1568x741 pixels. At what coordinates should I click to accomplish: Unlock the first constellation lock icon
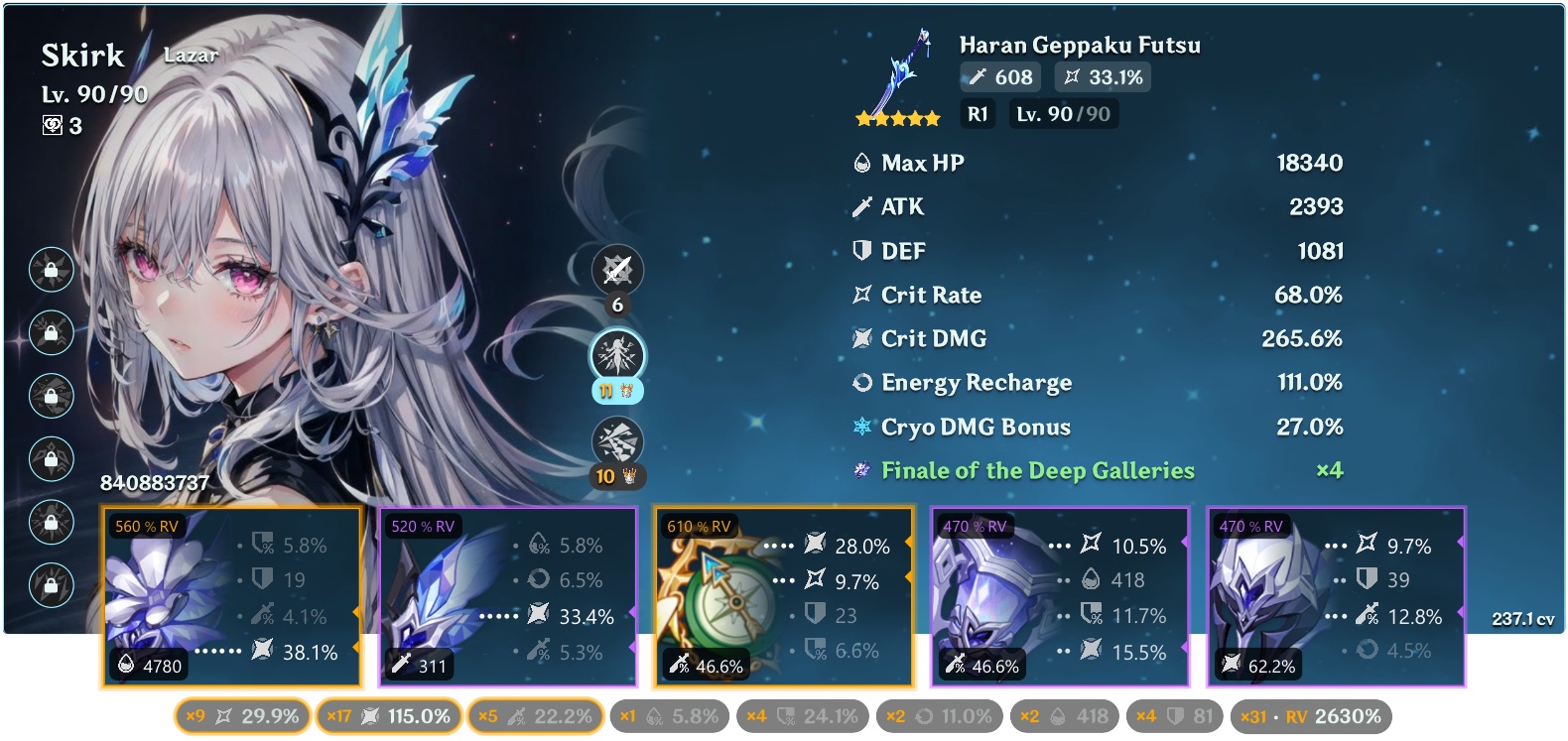tap(50, 271)
